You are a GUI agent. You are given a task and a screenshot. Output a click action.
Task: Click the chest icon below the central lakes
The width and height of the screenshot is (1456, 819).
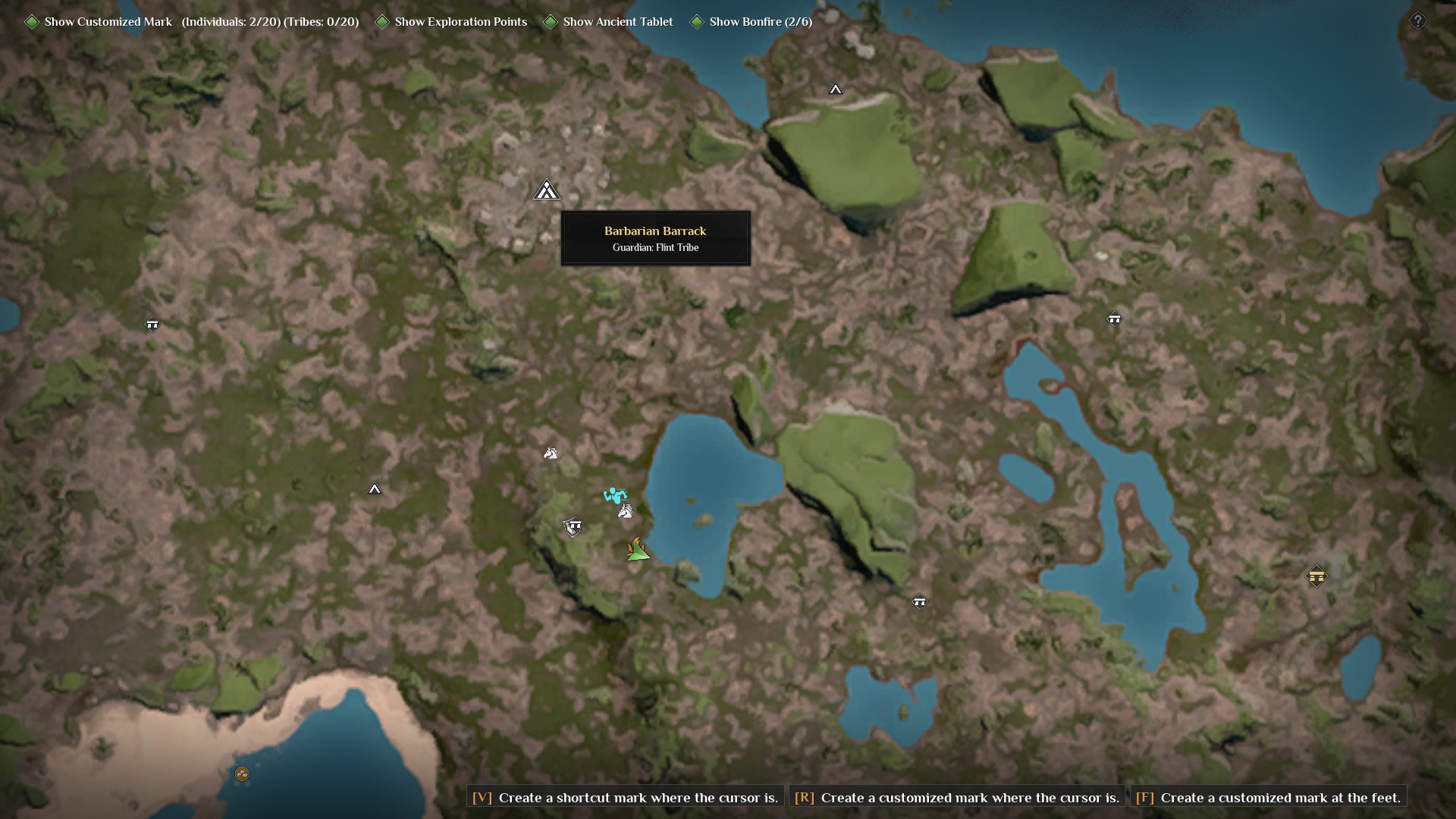click(920, 601)
